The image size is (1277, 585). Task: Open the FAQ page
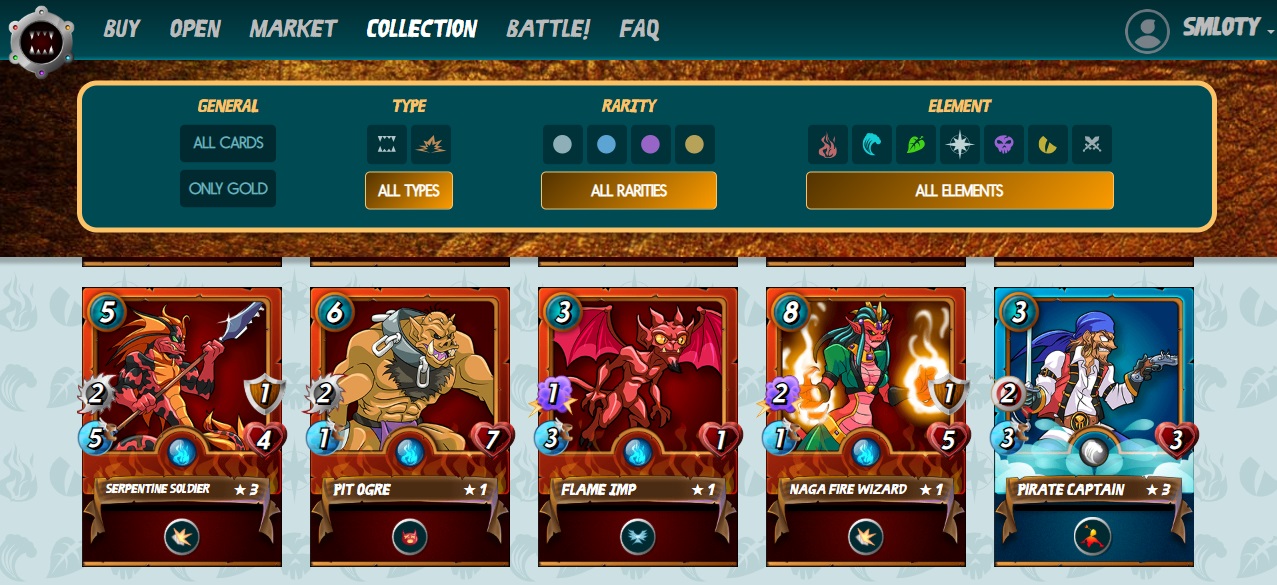(x=639, y=29)
